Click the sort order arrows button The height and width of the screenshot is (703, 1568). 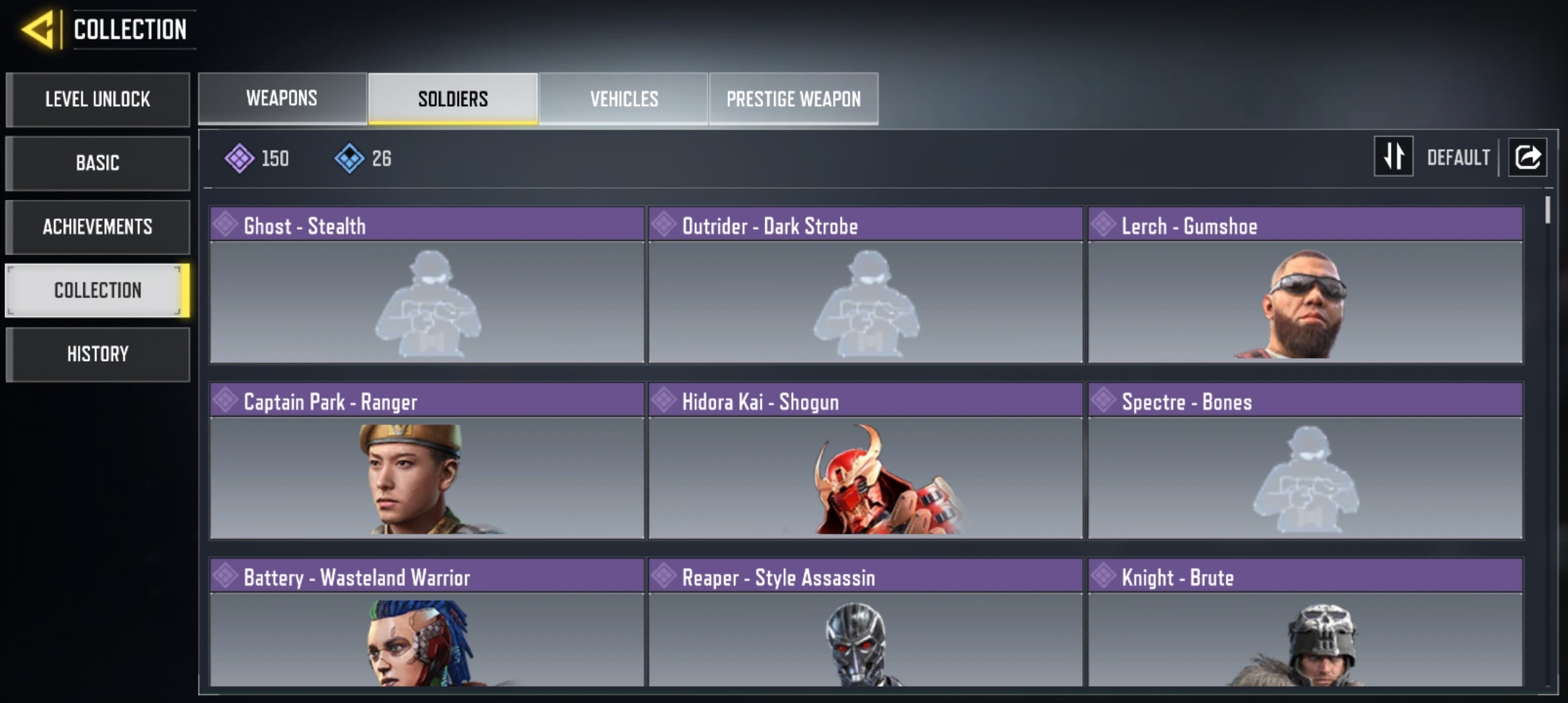click(1393, 156)
